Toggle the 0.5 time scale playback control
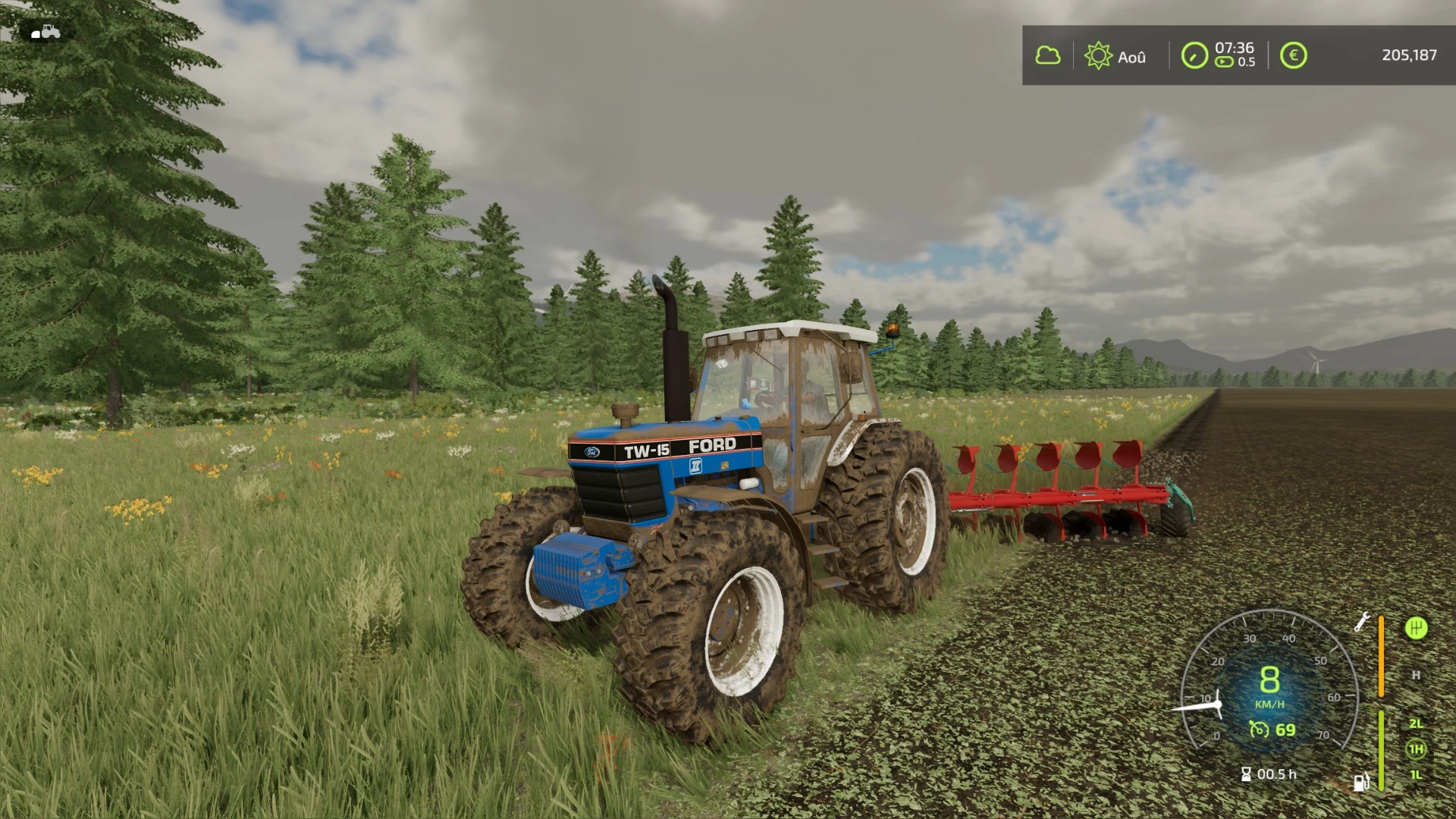The height and width of the screenshot is (819, 1456). 1224,63
